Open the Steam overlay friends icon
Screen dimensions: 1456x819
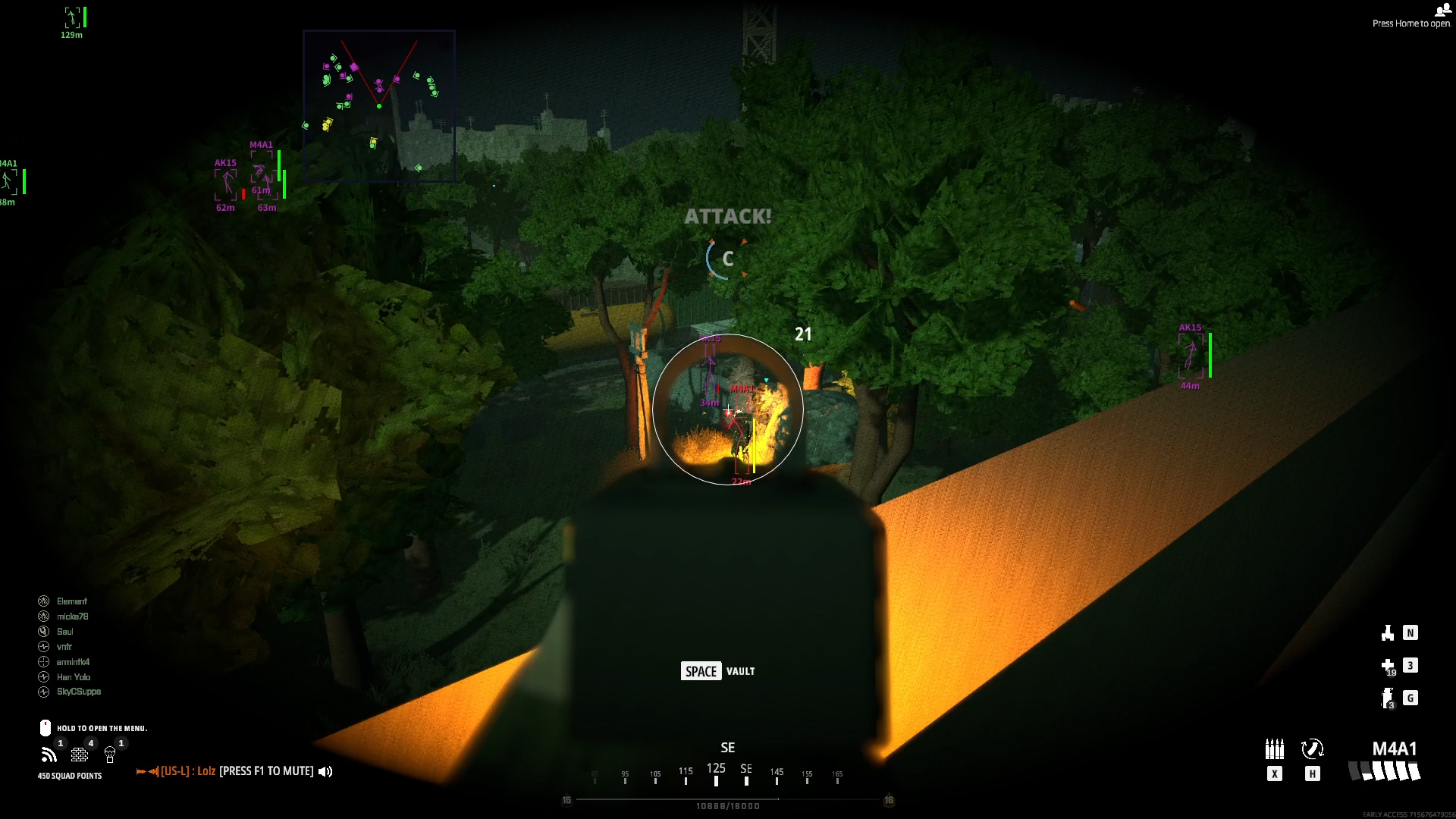point(1442,10)
